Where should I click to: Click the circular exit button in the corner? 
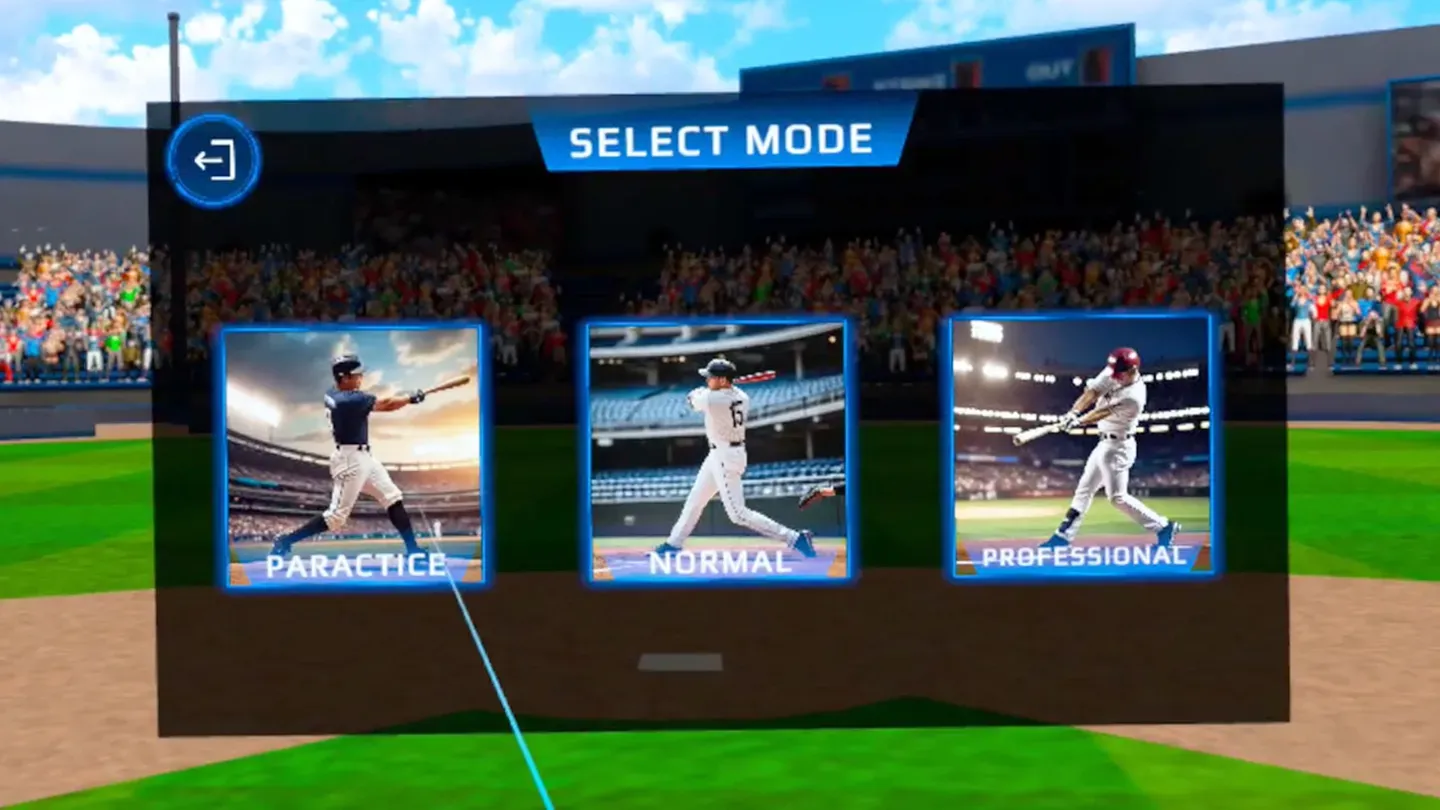(211, 157)
